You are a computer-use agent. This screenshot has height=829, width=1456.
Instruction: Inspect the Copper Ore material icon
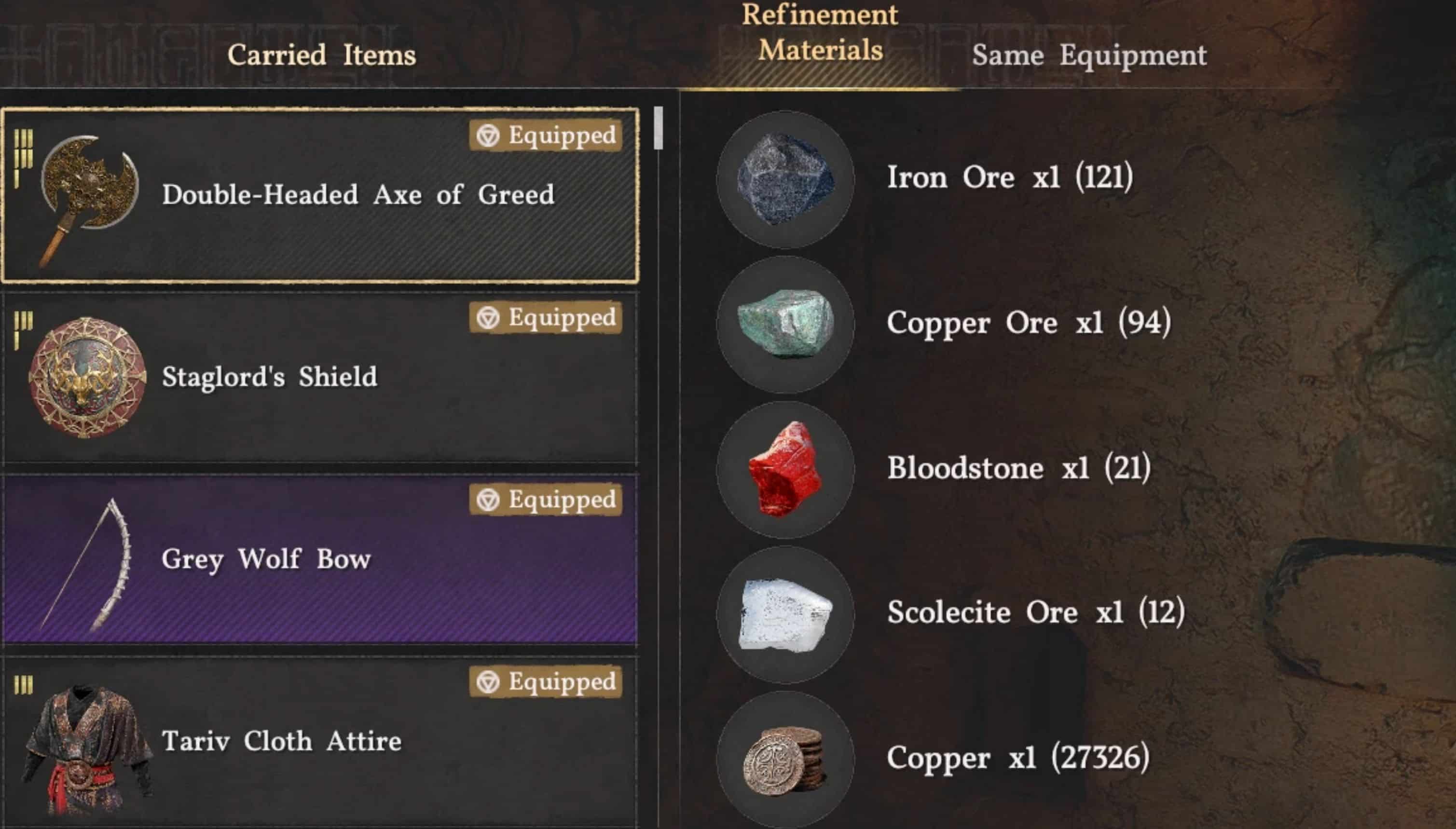pyautogui.click(x=785, y=324)
